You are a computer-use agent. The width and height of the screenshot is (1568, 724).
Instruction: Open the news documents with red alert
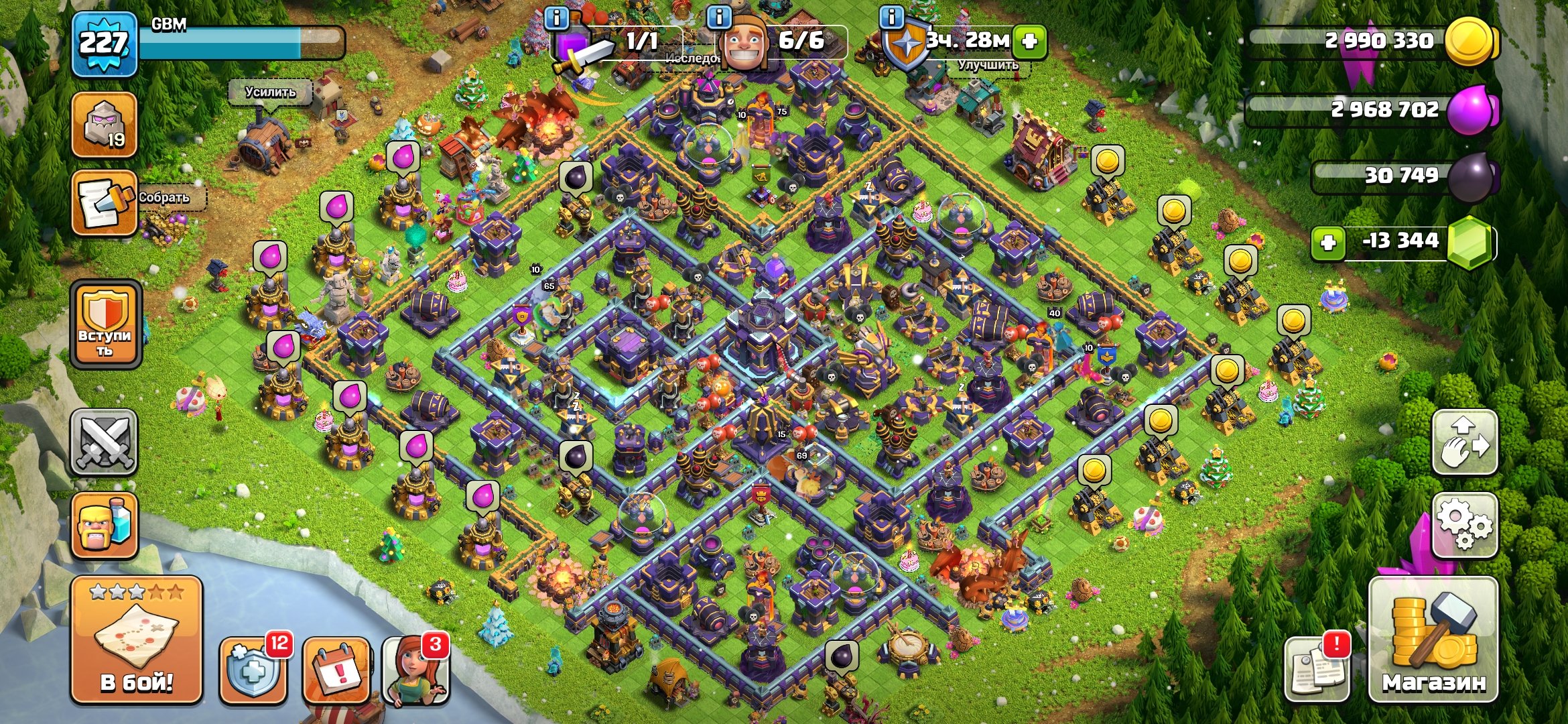[1317, 668]
